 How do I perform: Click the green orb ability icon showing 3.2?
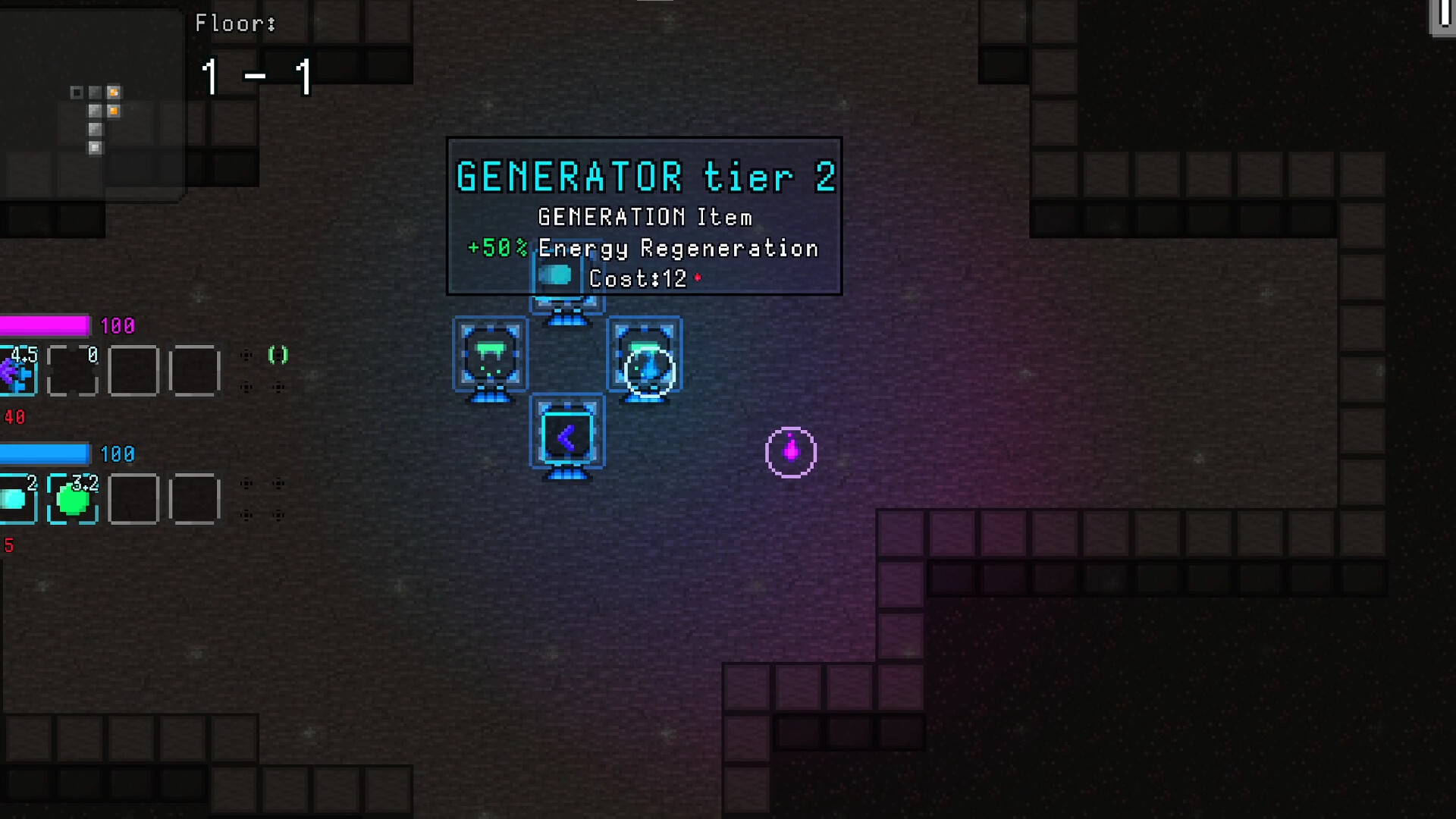pos(72,500)
